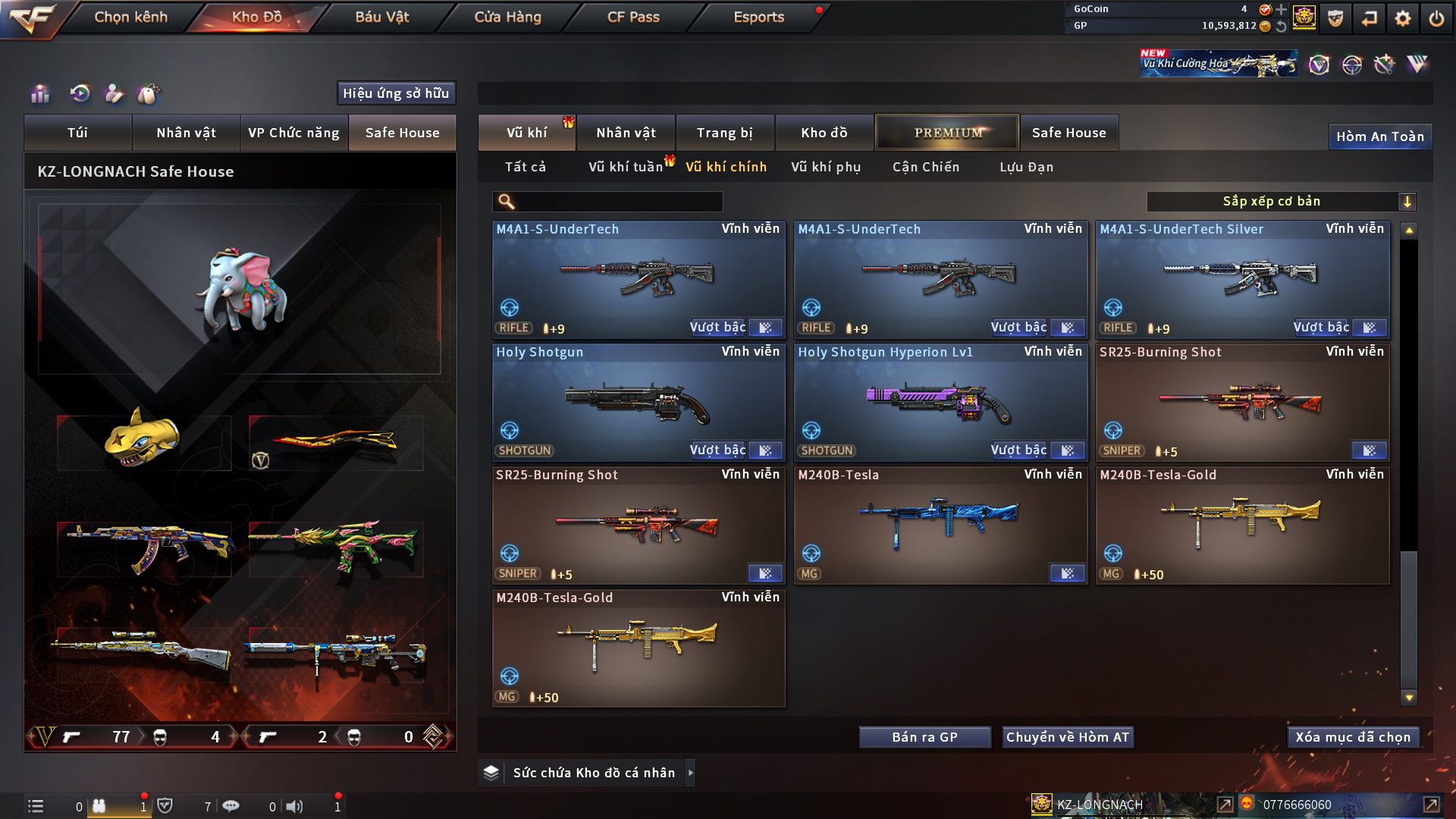Switch to the Túi tab
The height and width of the screenshot is (819, 1456).
77,133
